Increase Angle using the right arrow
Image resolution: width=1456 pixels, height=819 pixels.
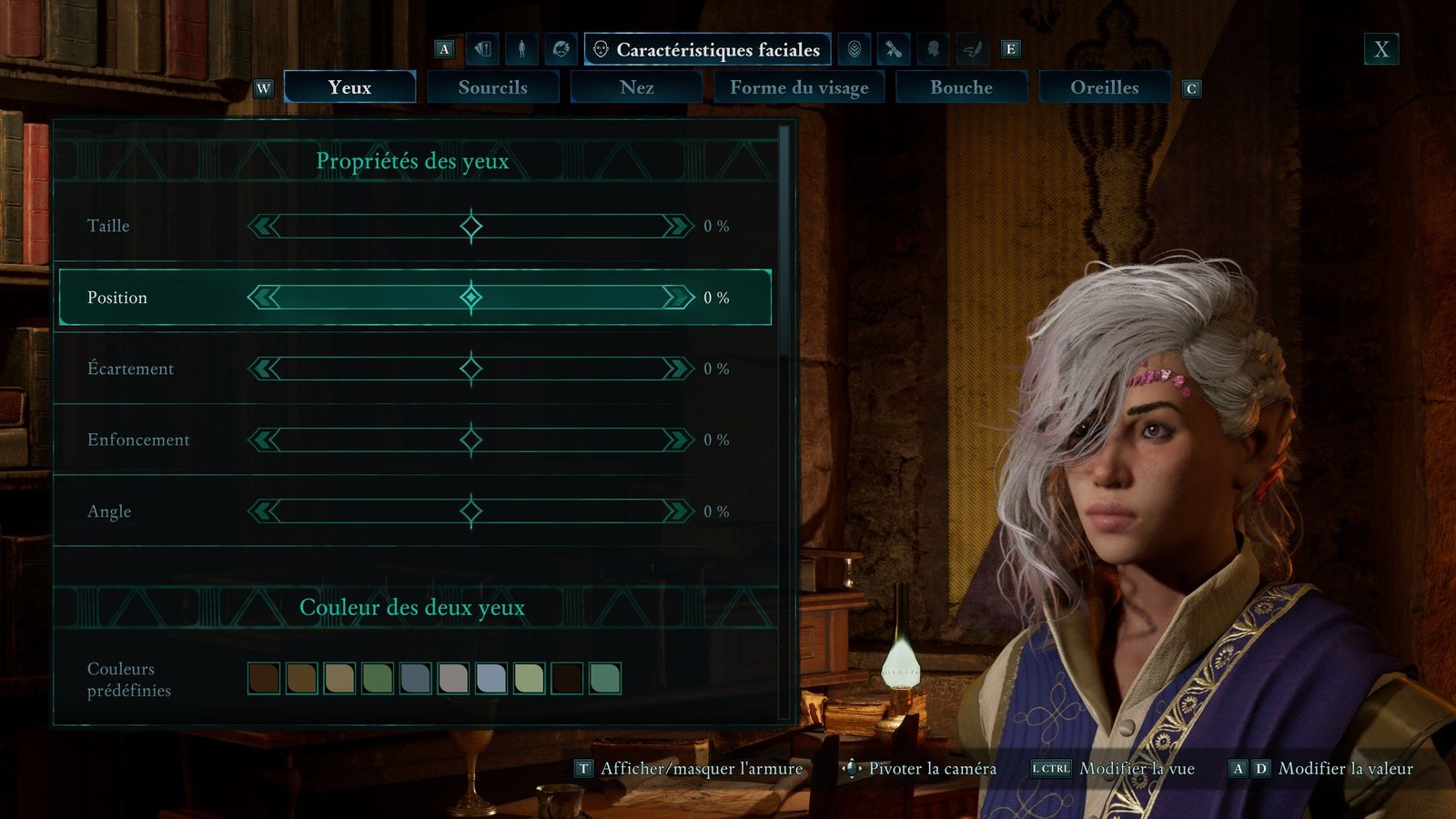point(678,511)
